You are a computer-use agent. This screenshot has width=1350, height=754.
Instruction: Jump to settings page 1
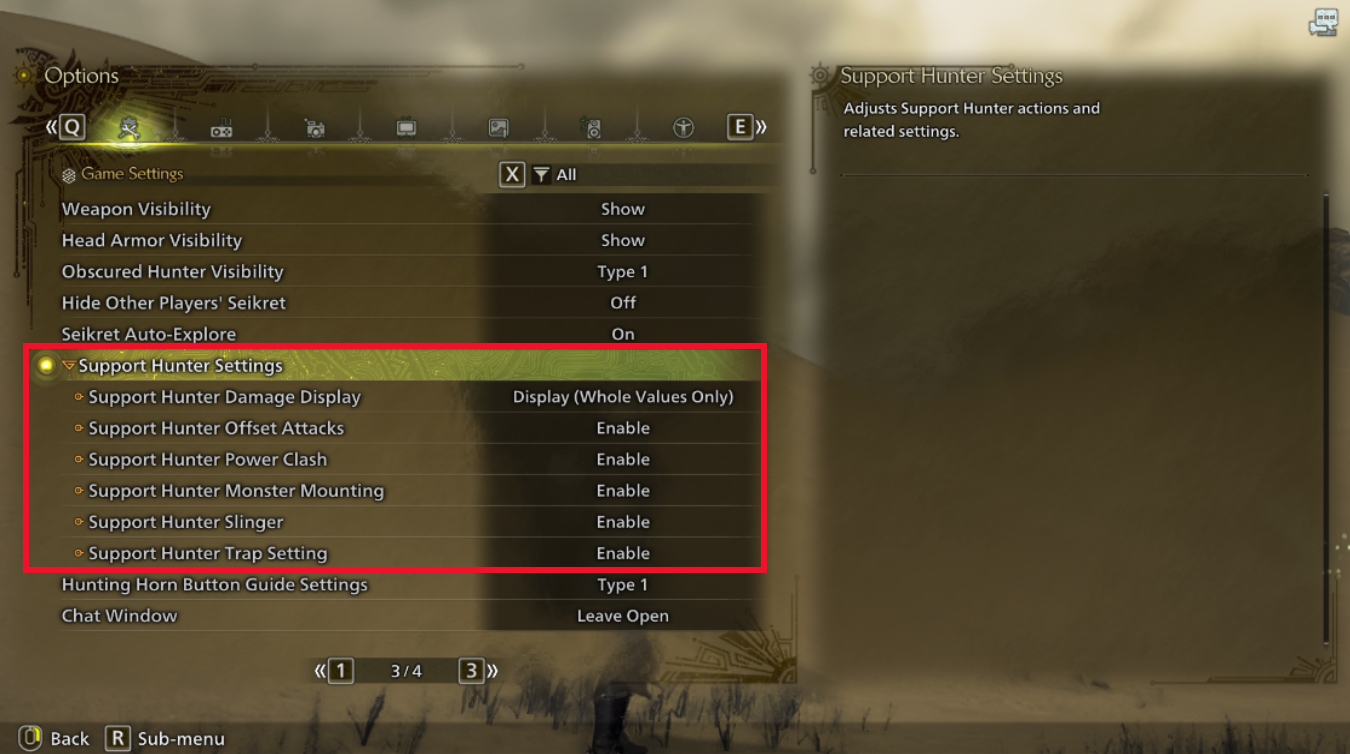tap(339, 670)
